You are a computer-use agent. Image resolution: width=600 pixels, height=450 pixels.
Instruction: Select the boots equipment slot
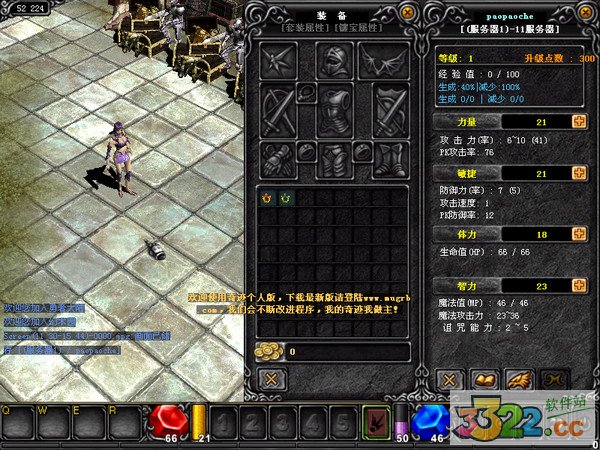[x=389, y=160]
